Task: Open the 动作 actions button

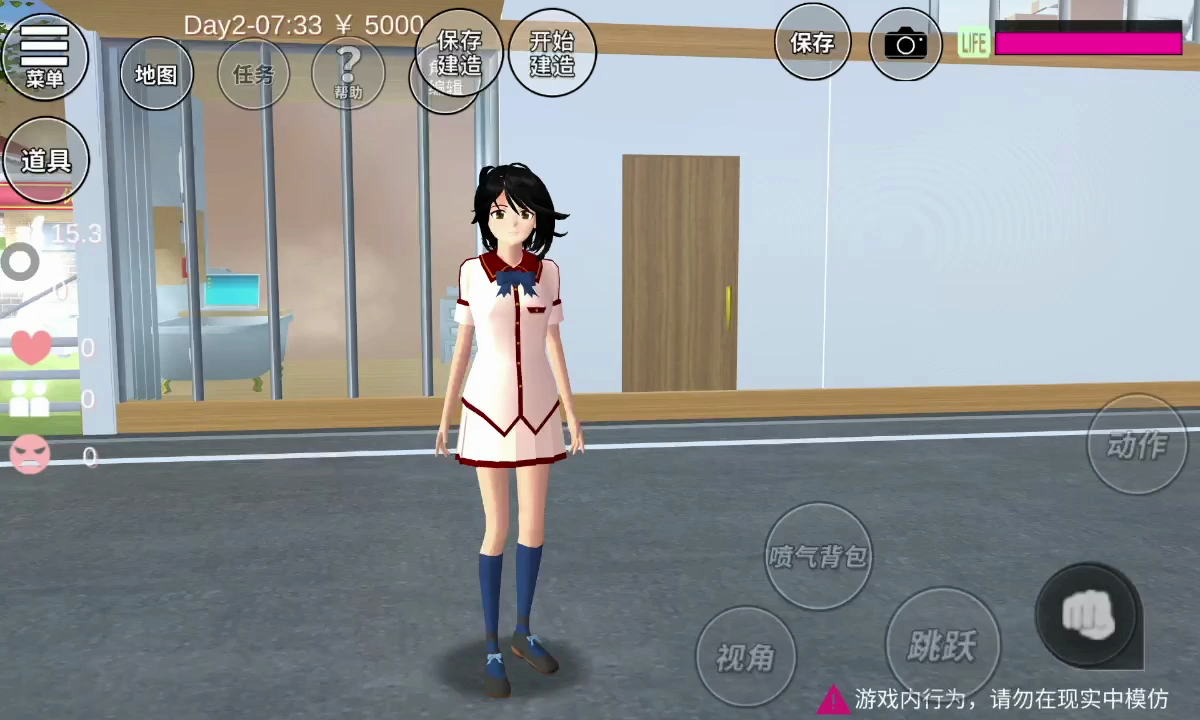Action: click(1137, 444)
